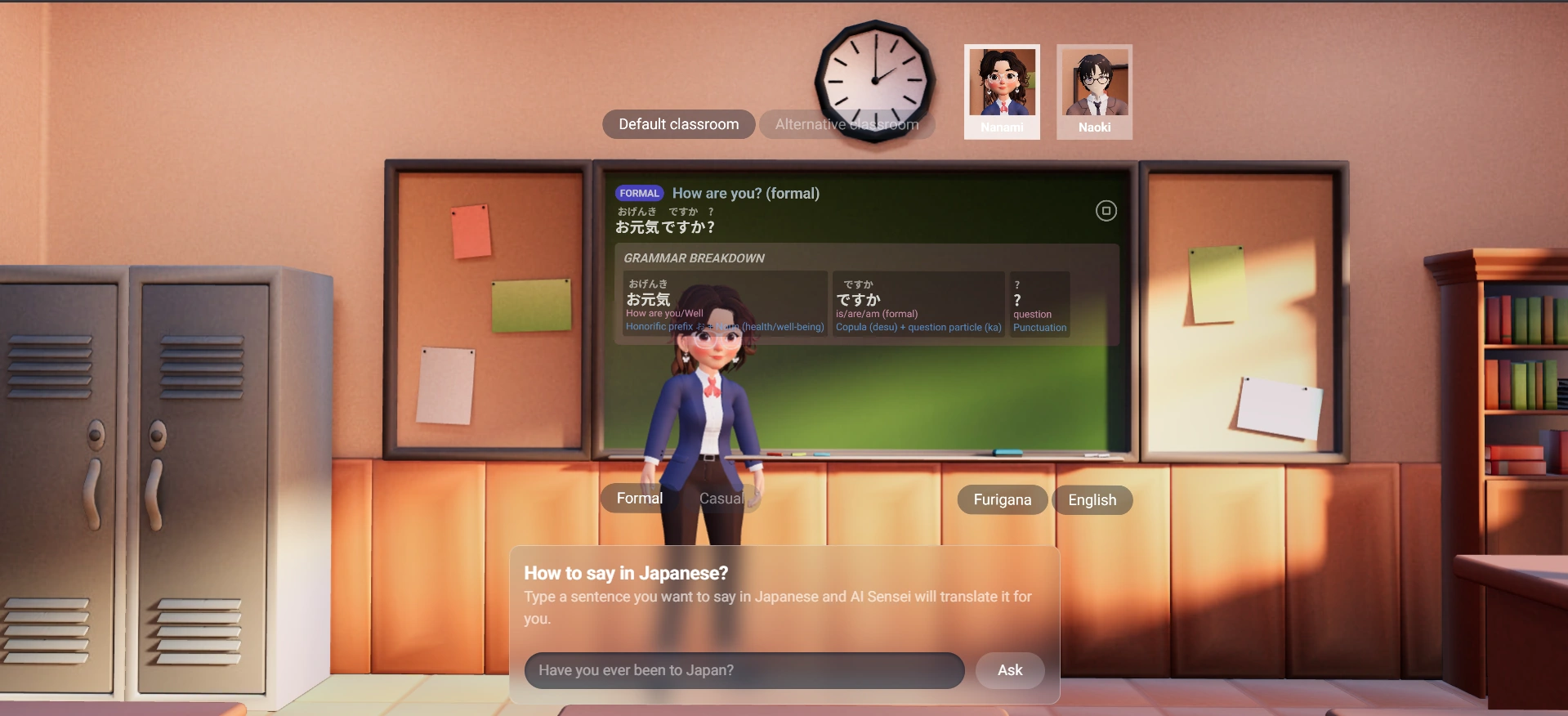Select the Default classroom button
This screenshot has height=716, width=1568.
coord(678,124)
